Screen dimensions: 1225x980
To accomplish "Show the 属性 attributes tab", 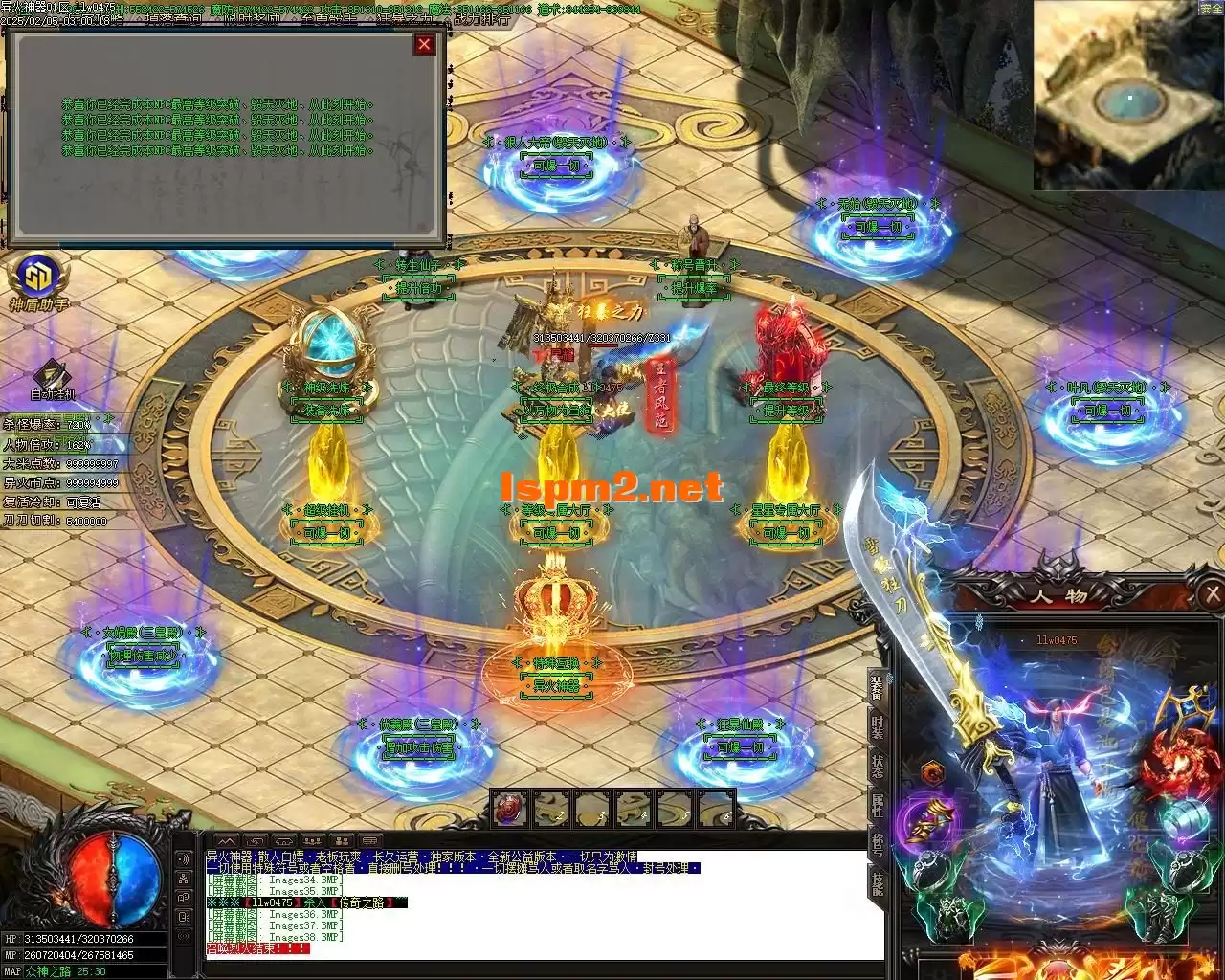I will [x=877, y=805].
